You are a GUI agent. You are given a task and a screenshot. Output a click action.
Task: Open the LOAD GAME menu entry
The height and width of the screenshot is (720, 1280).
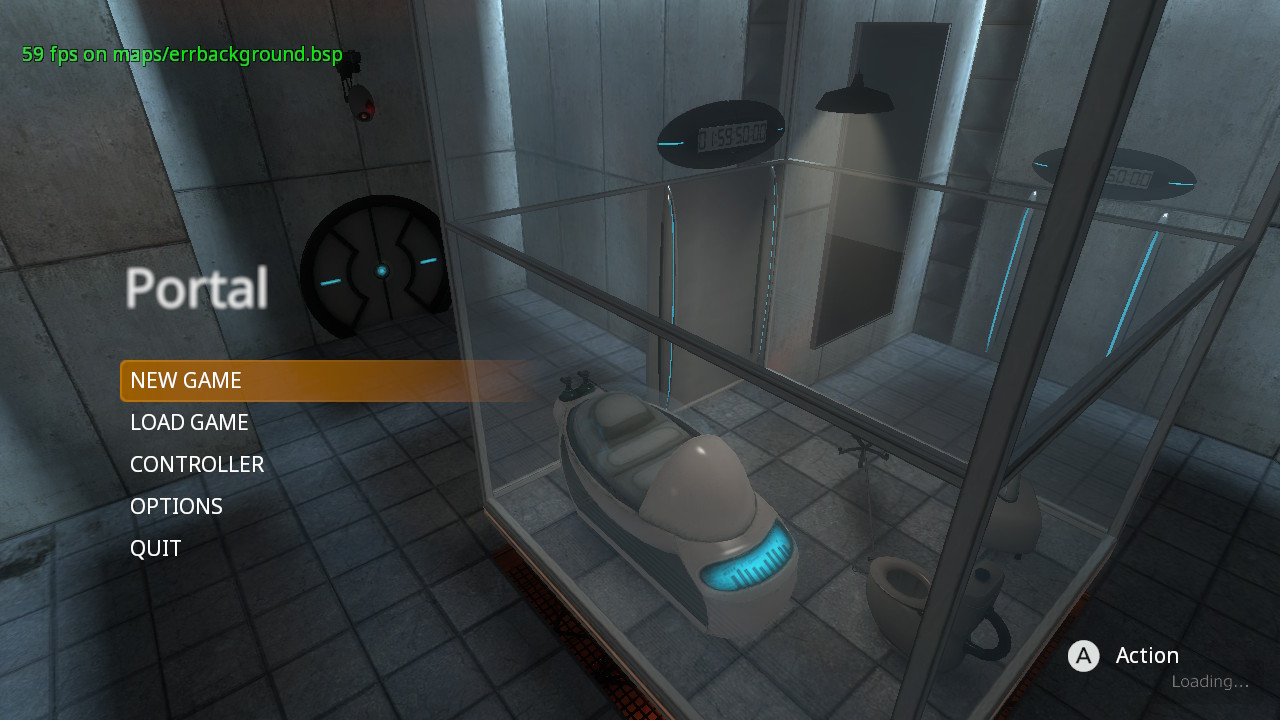[189, 422]
